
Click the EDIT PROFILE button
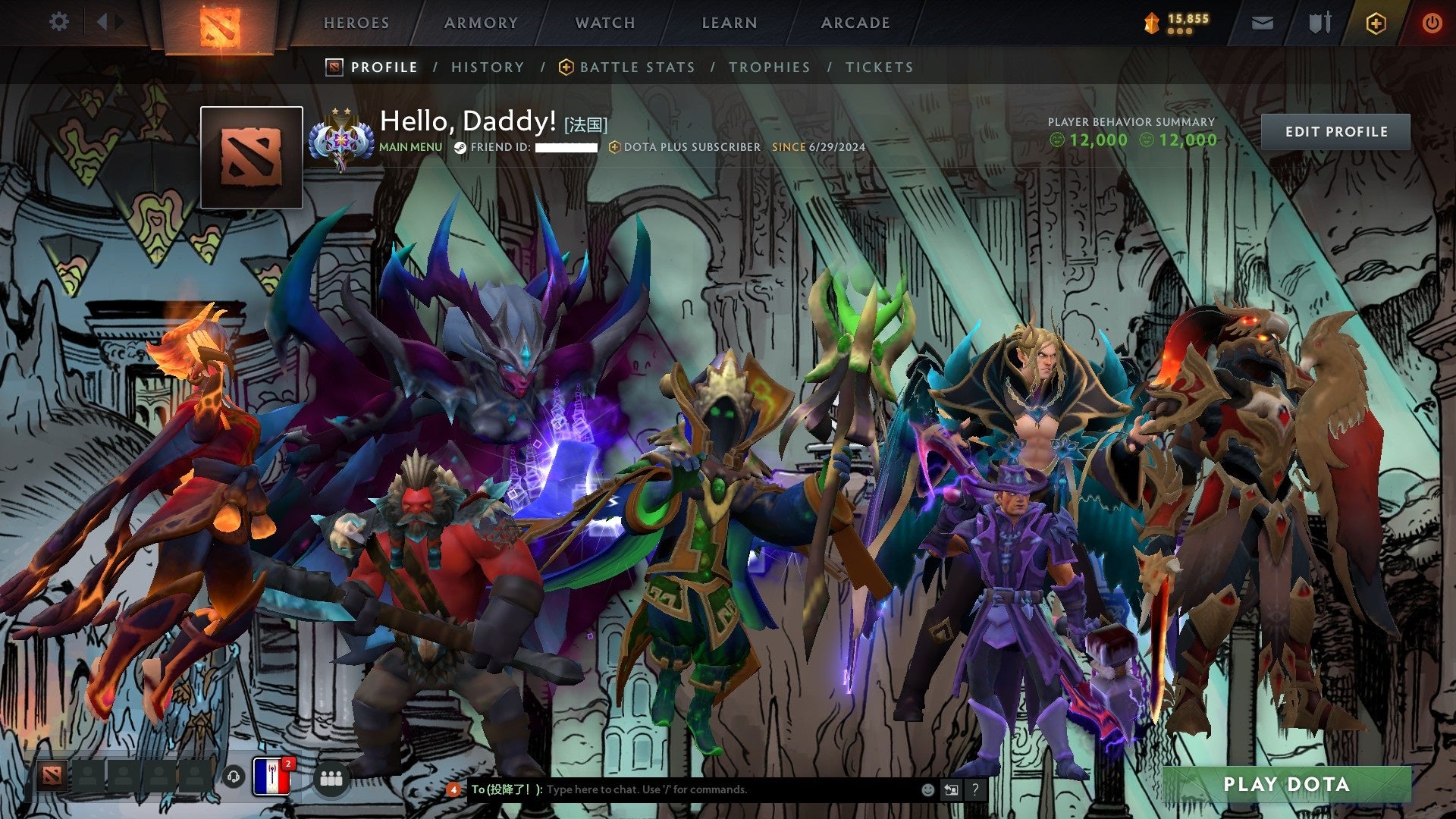(x=1335, y=131)
